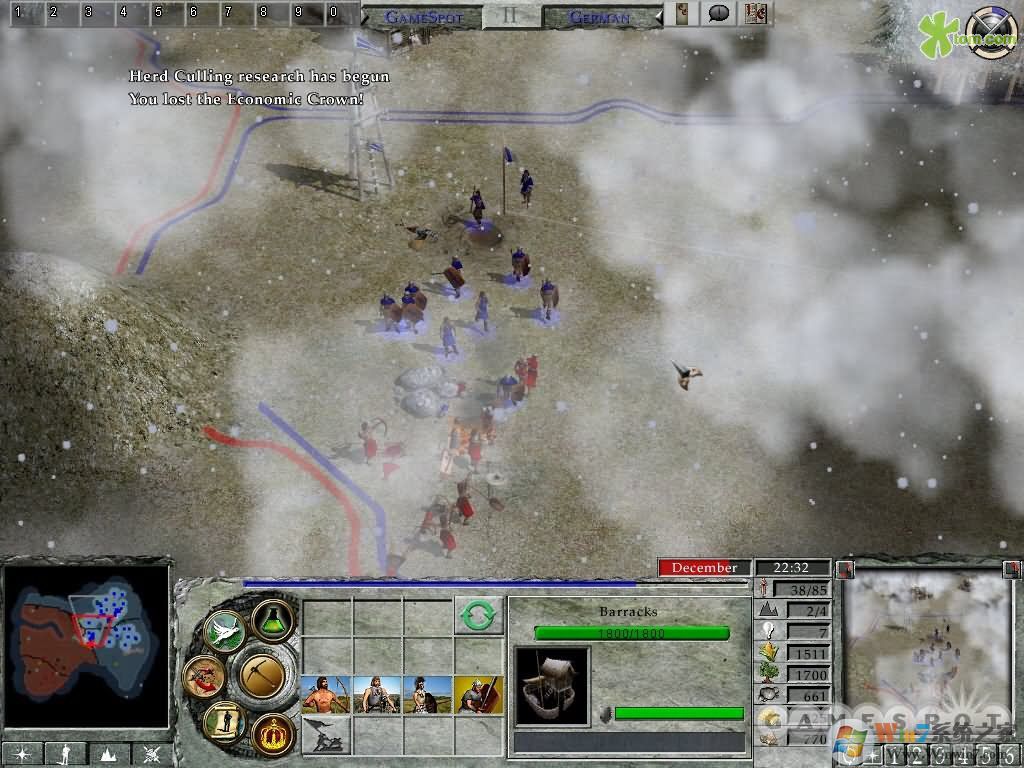Open the white dove diplomacy button
This screenshot has width=1024, height=768.
tap(224, 631)
